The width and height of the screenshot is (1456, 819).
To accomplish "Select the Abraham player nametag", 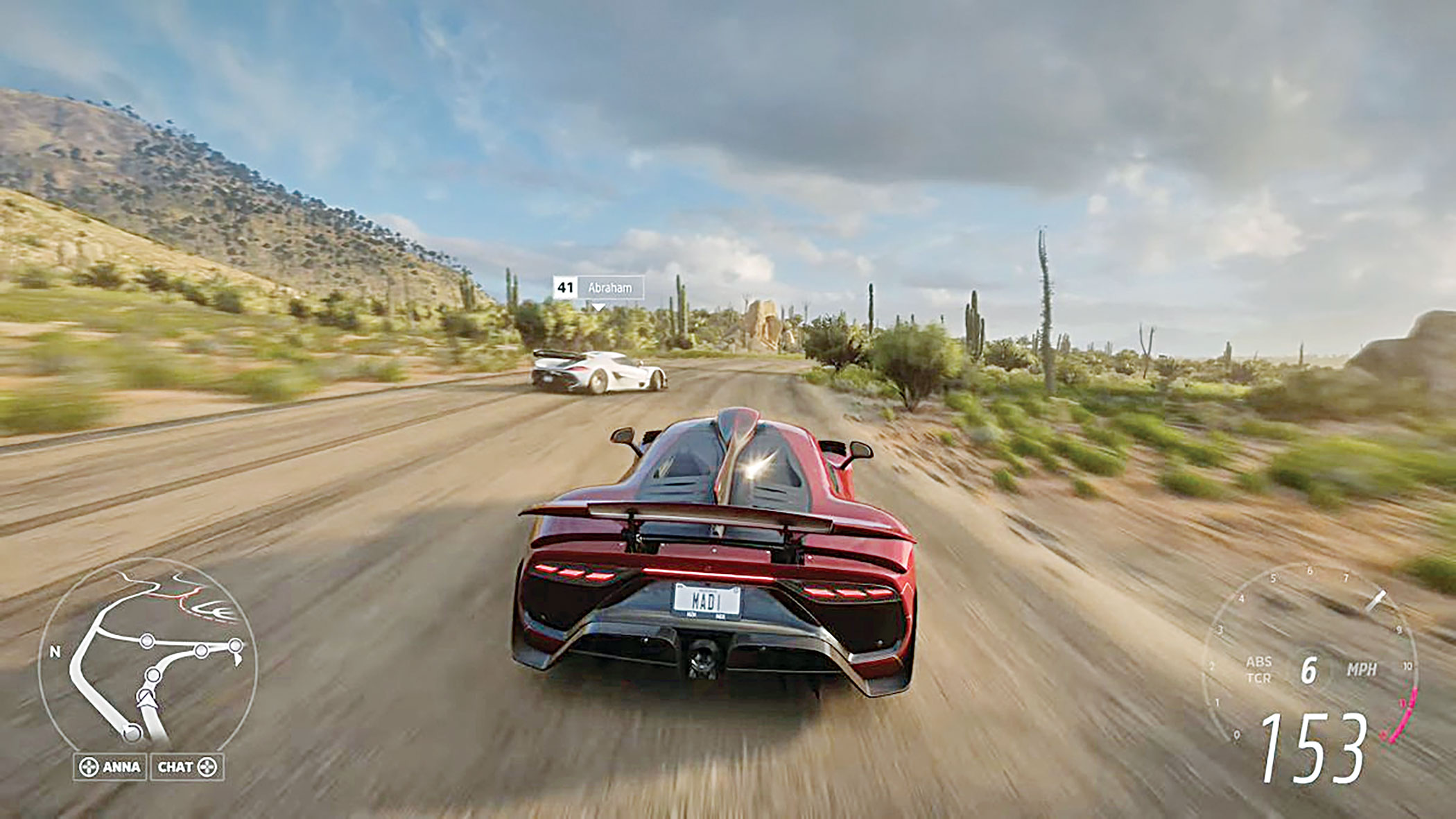I will (598, 287).
